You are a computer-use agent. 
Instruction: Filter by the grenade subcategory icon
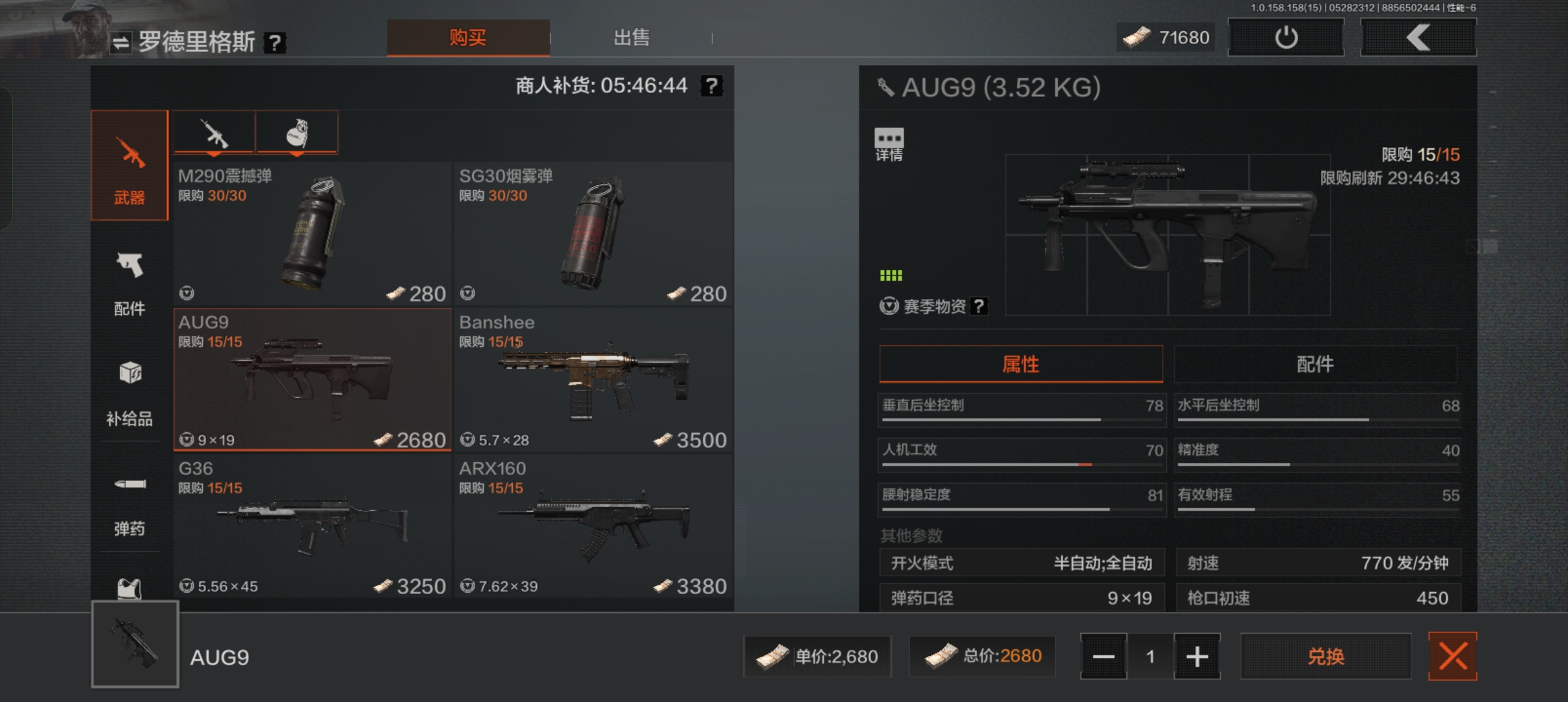point(297,133)
